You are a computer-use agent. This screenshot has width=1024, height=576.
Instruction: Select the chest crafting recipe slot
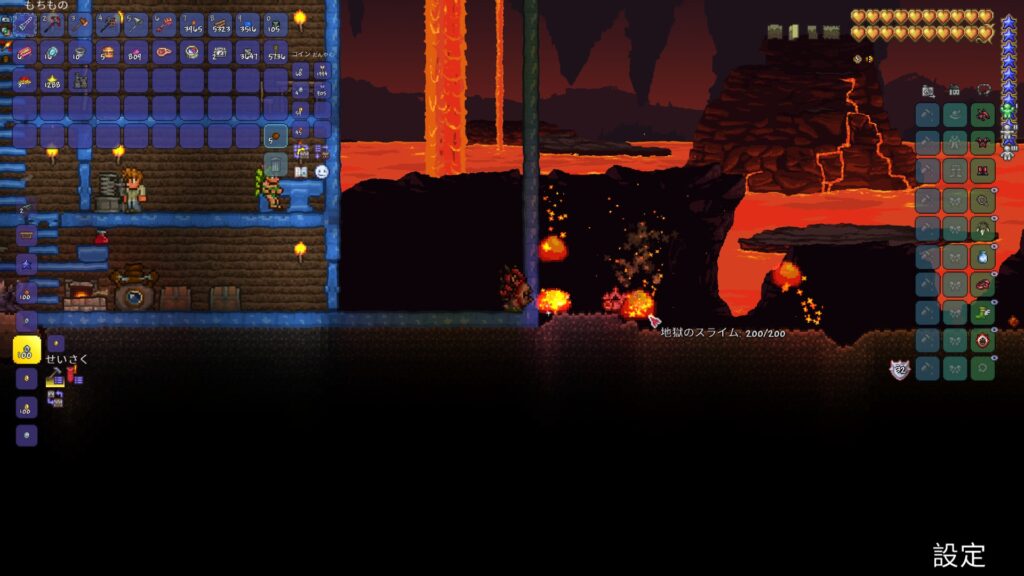coord(26,236)
